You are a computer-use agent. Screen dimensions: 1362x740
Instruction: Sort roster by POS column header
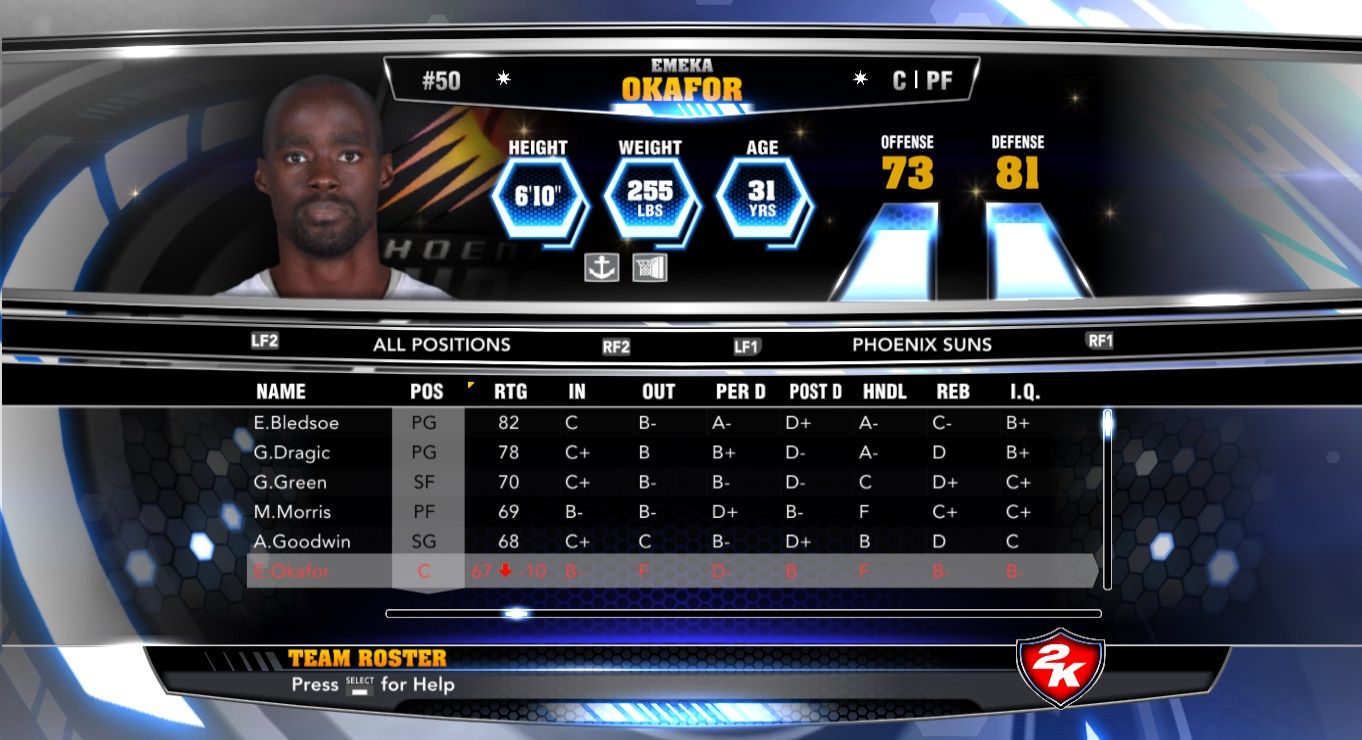click(427, 392)
